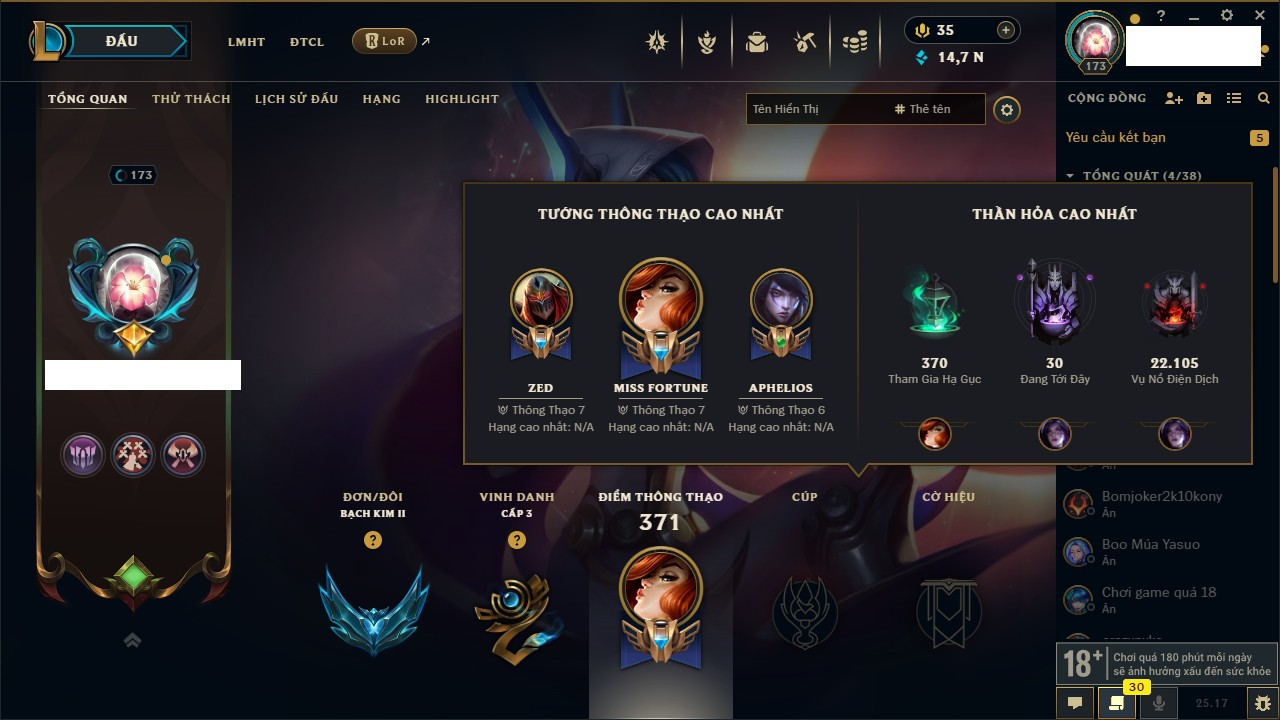Launch the LoR link
Viewport: 1280px width, 720px height.
pyautogui.click(x=385, y=41)
